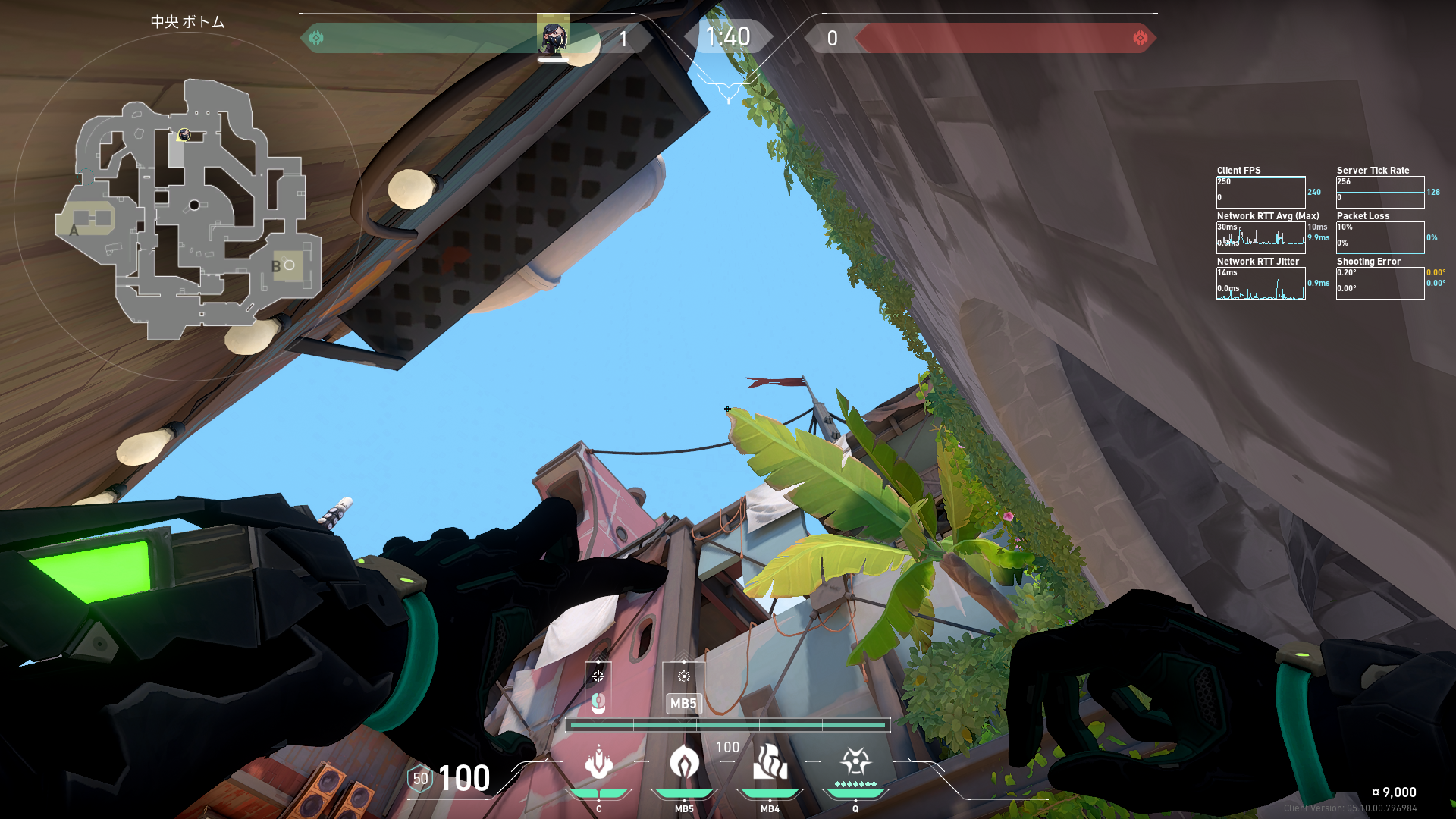Activate the Viper's Pit ultimate icon
1456x819 pixels.
[x=855, y=762]
